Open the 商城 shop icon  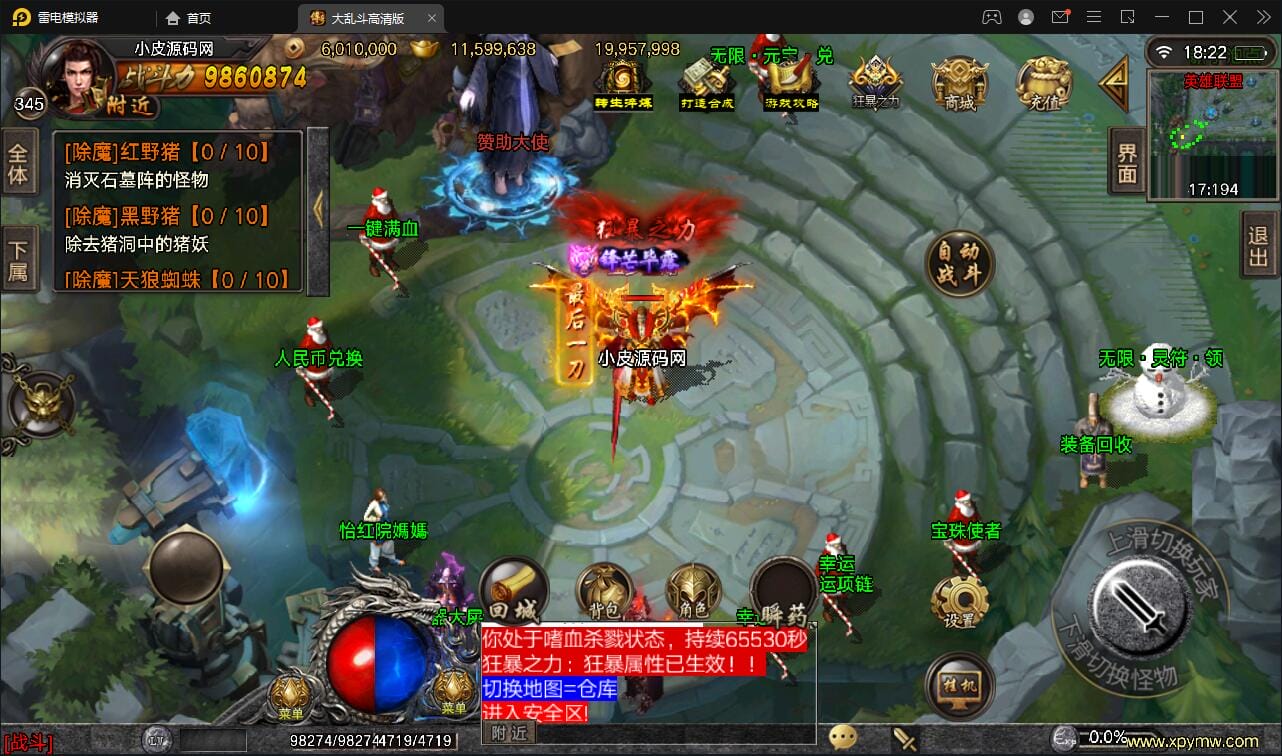click(958, 82)
